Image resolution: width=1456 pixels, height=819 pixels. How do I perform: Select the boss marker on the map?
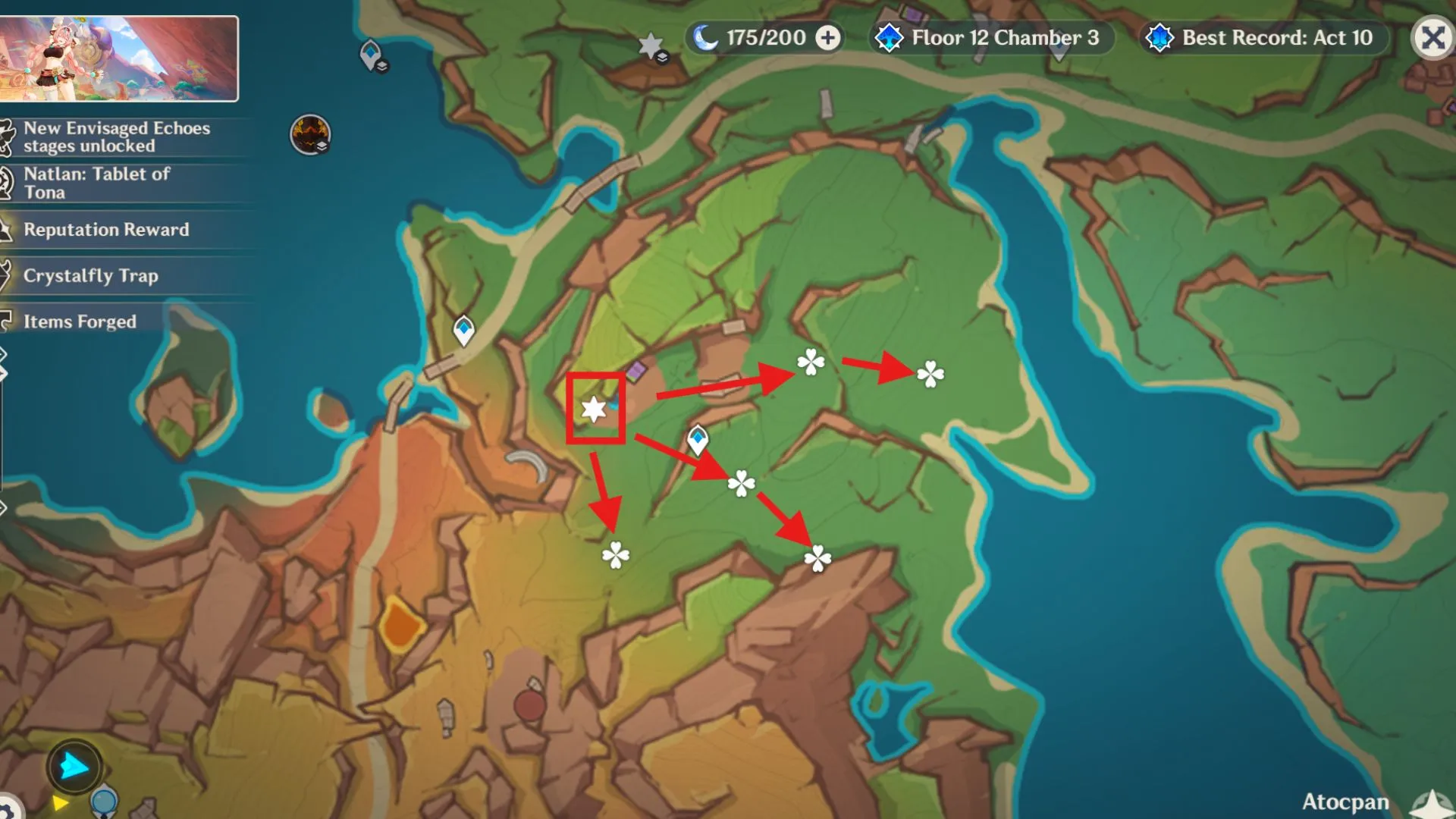pyautogui.click(x=310, y=134)
